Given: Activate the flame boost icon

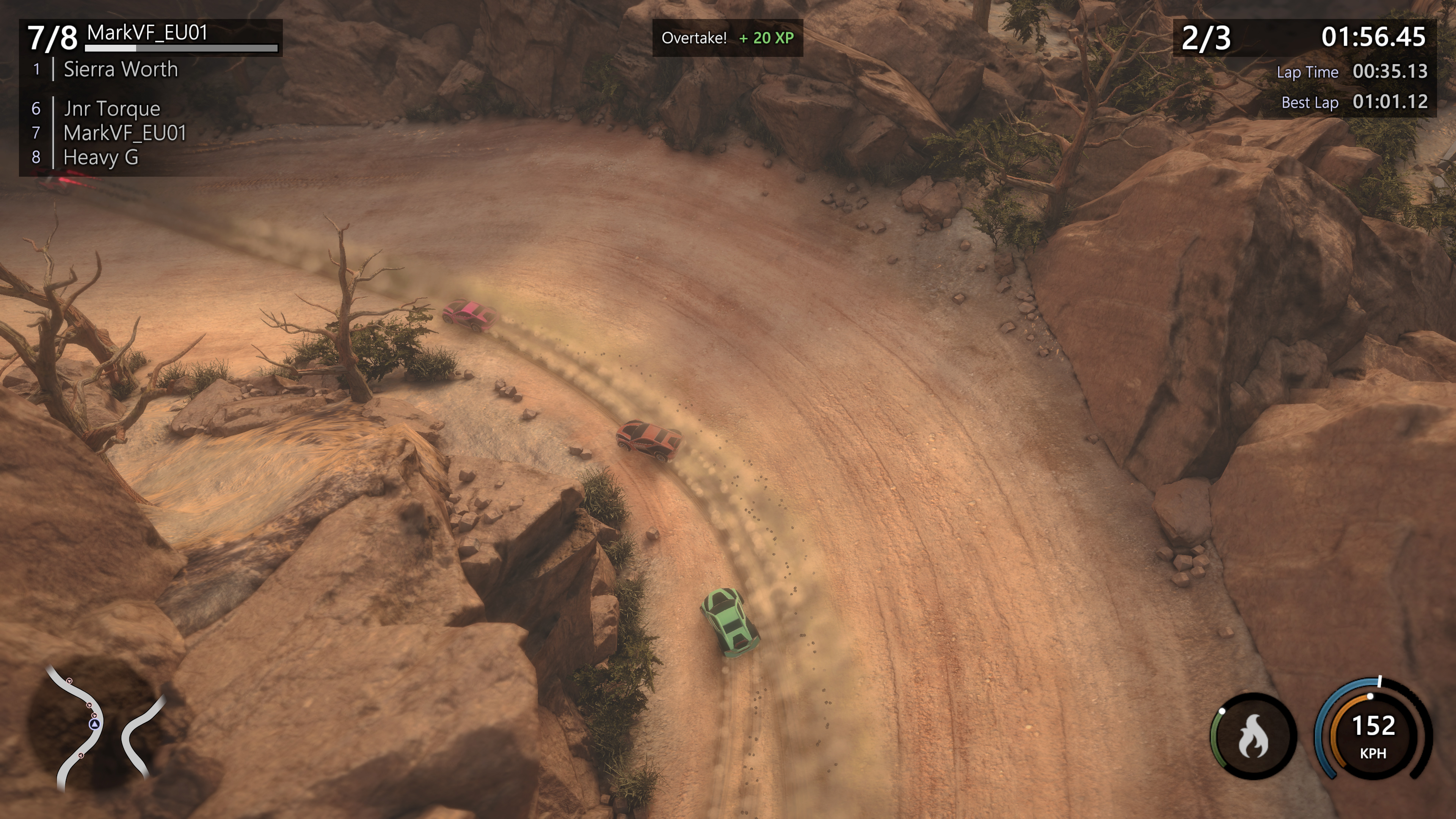Looking at the screenshot, I should click(x=1253, y=736).
